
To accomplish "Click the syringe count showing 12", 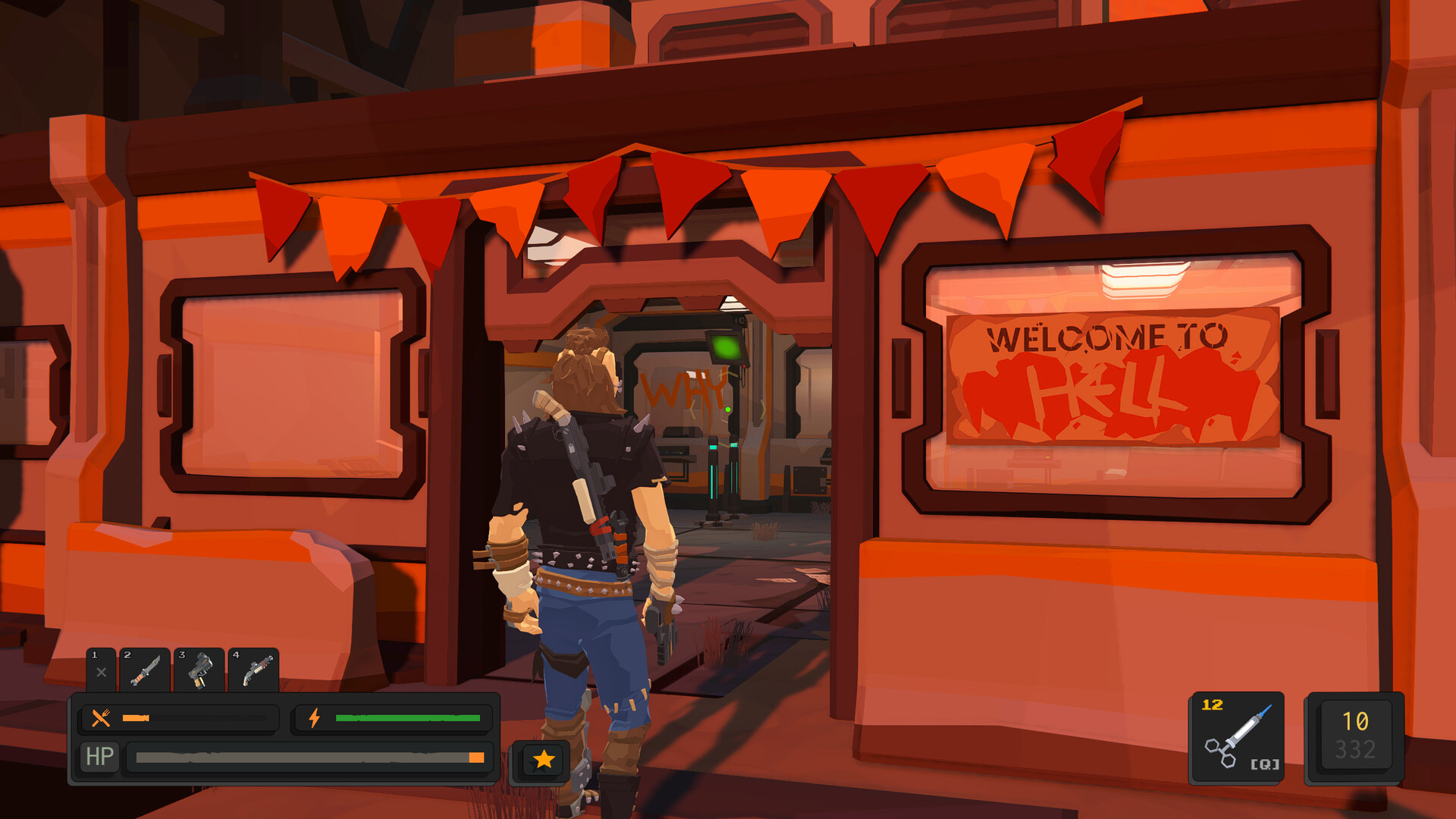I will tap(1211, 704).
